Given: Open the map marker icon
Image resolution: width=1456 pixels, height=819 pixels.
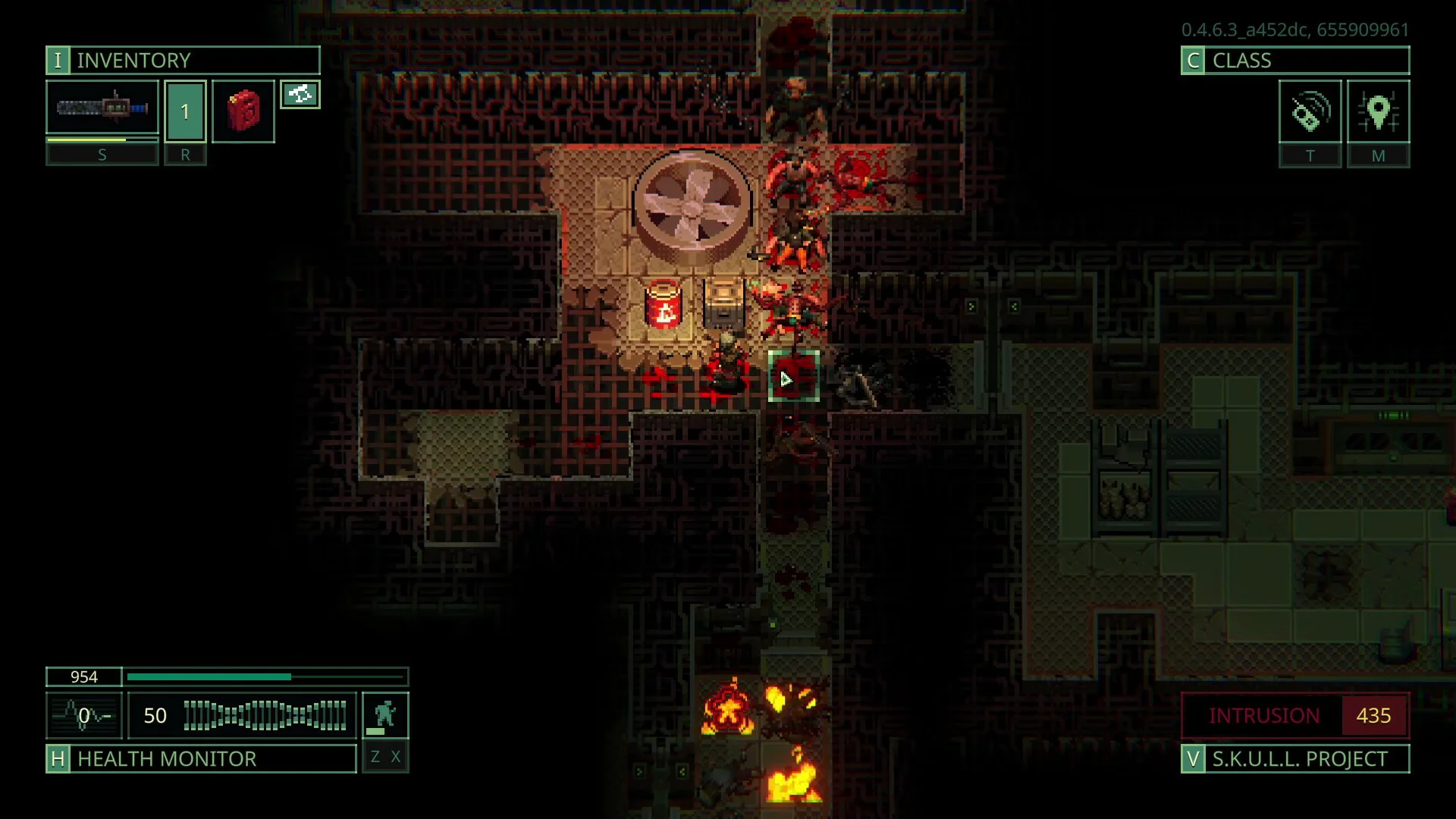Looking at the screenshot, I should coord(1378,112).
